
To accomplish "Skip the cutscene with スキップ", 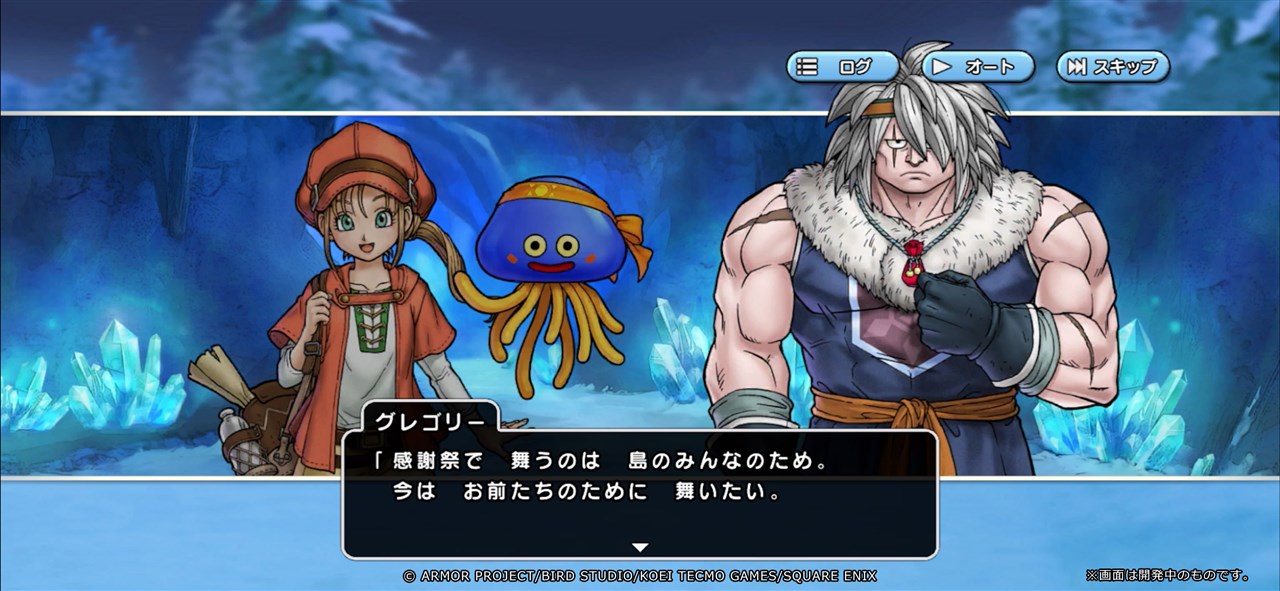I will click(x=1112, y=67).
